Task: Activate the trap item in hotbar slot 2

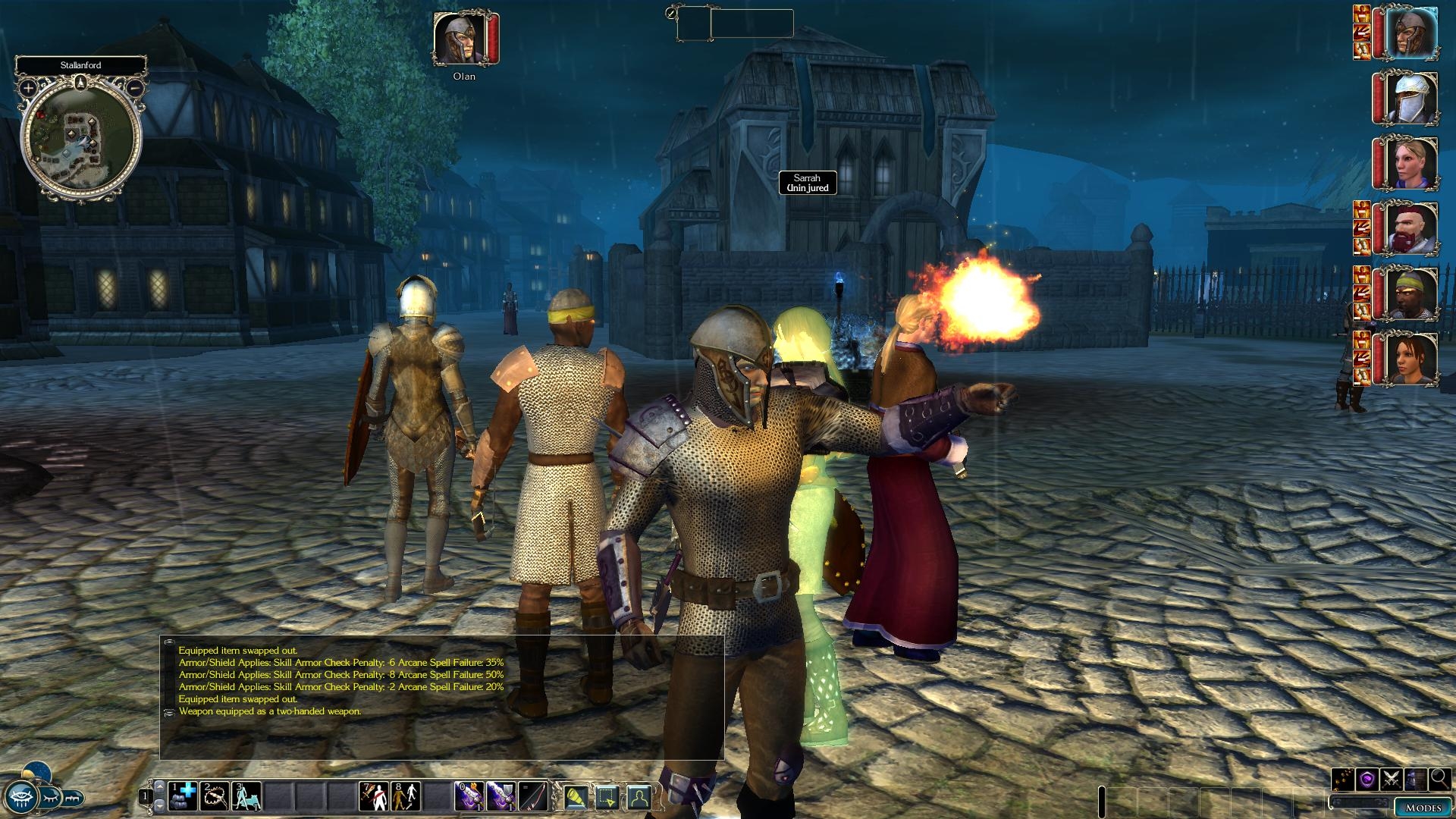Action: (215, 797)
